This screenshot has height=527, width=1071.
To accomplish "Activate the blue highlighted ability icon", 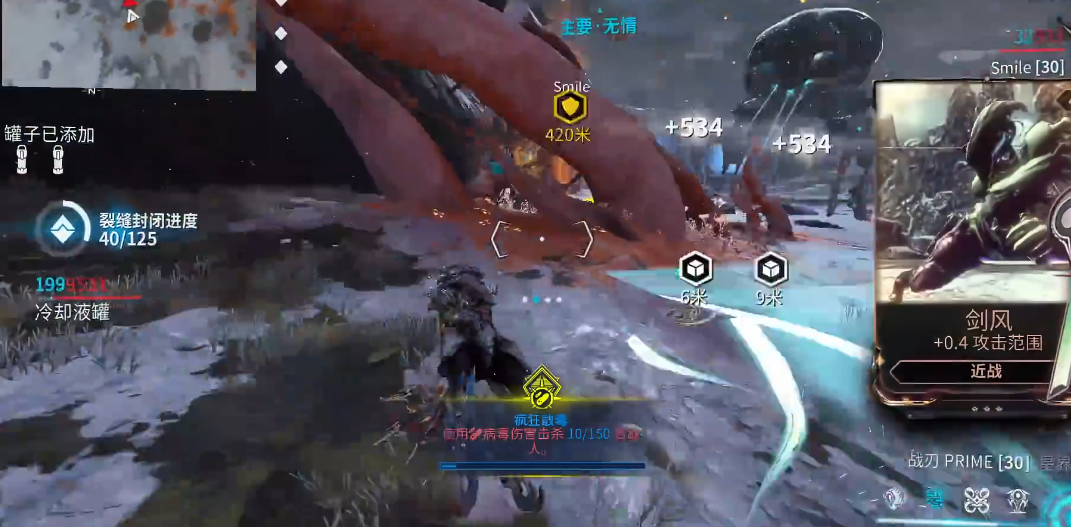I will pos(935,498).
